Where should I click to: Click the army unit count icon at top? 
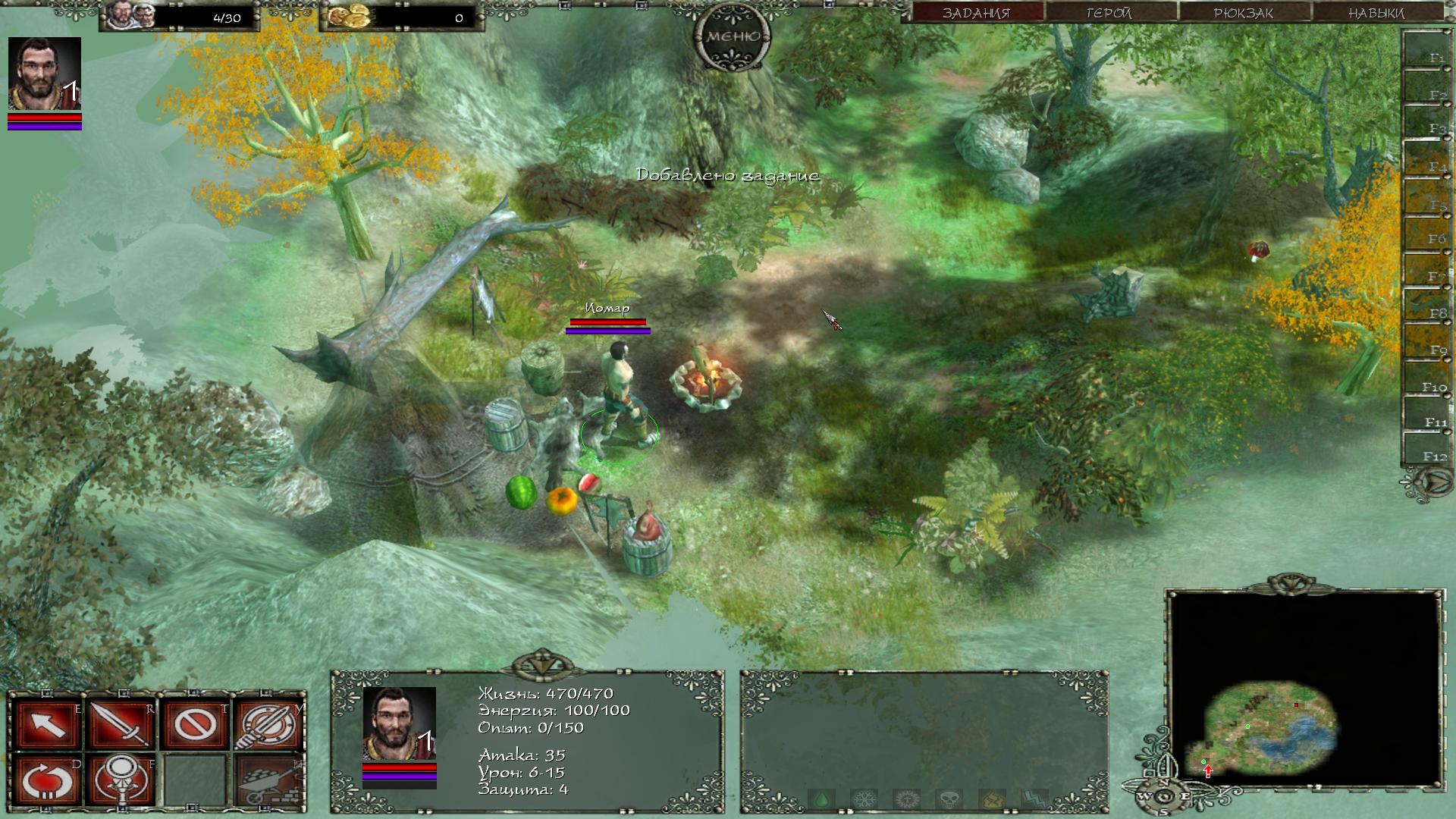(130, 16)
